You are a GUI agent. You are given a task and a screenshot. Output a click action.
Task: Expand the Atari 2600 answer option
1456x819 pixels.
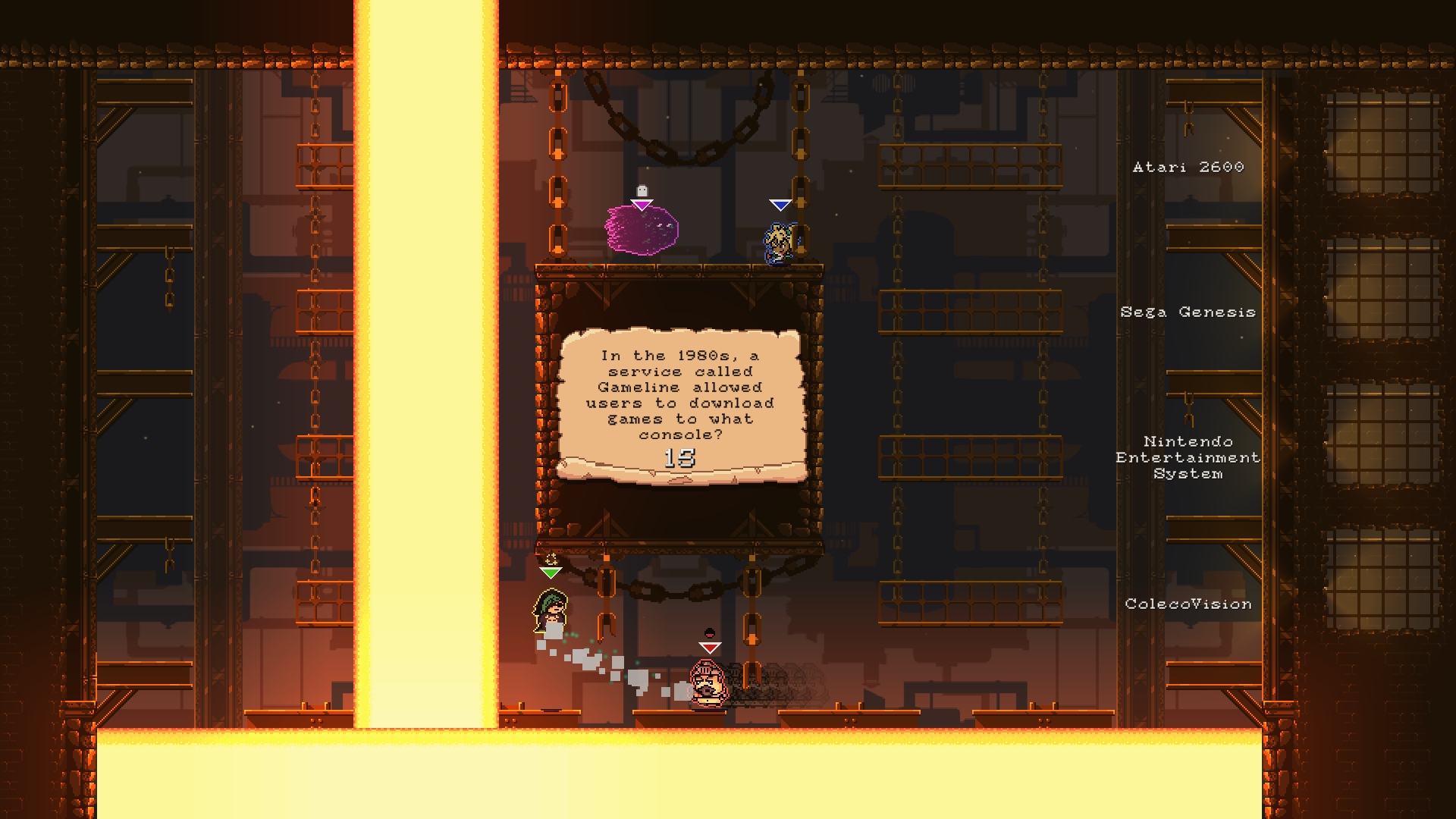pyautogui.click(x=1187, y=168)
